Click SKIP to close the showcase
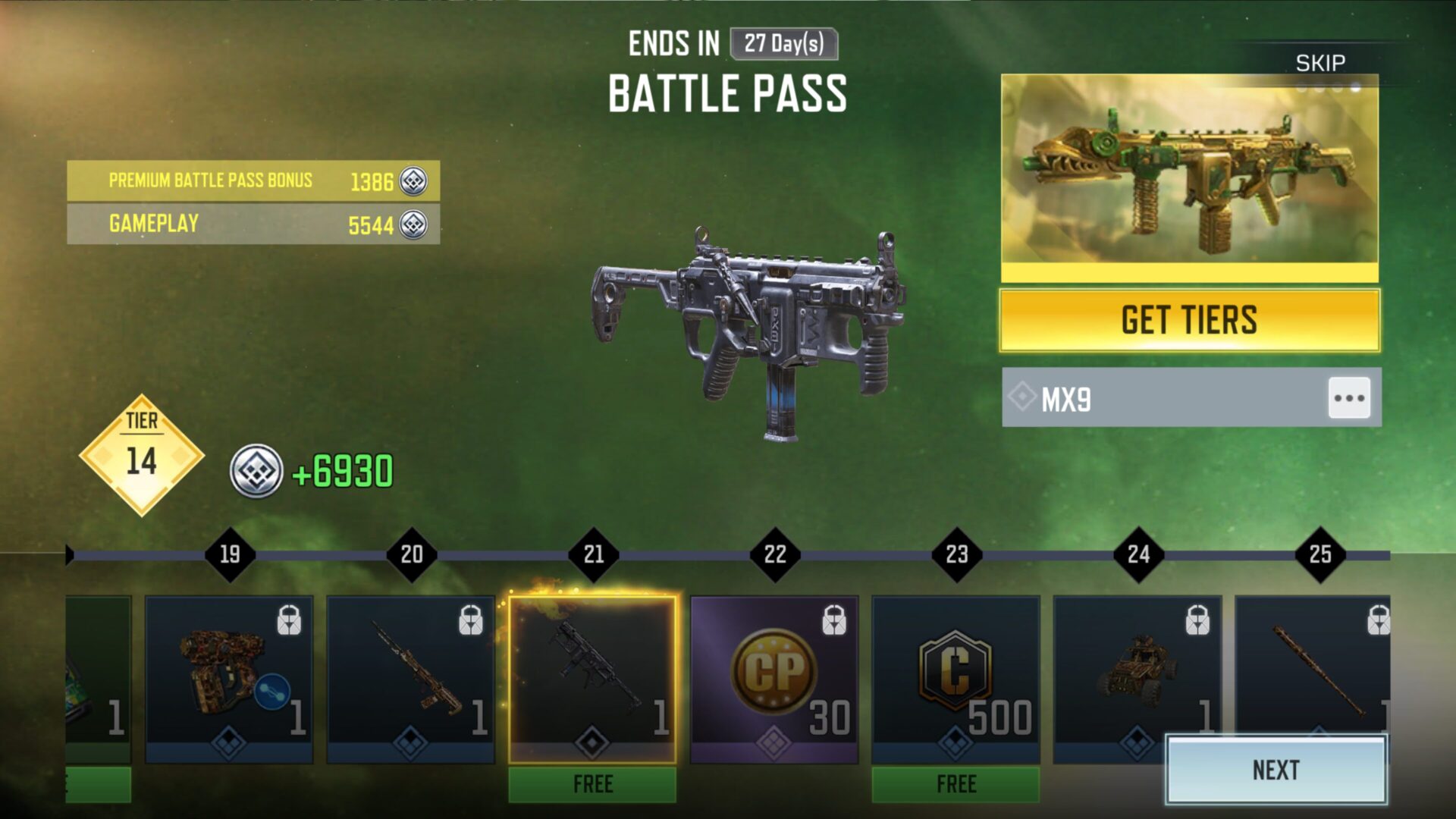This screenshot has width=1456, height=819. click(x=1322, y=62)
